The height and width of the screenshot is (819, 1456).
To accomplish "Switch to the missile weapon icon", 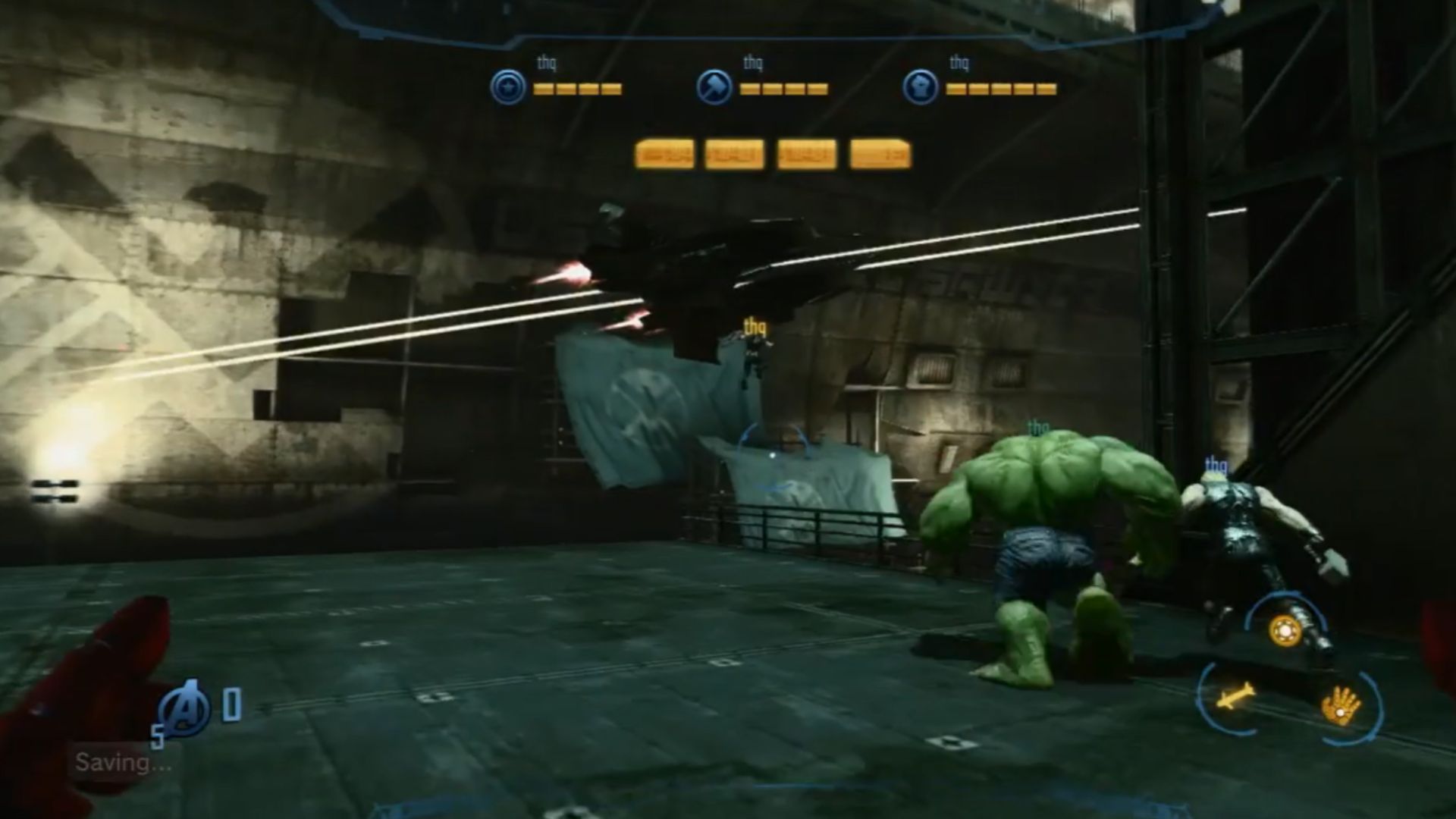I will point(1235,695).
